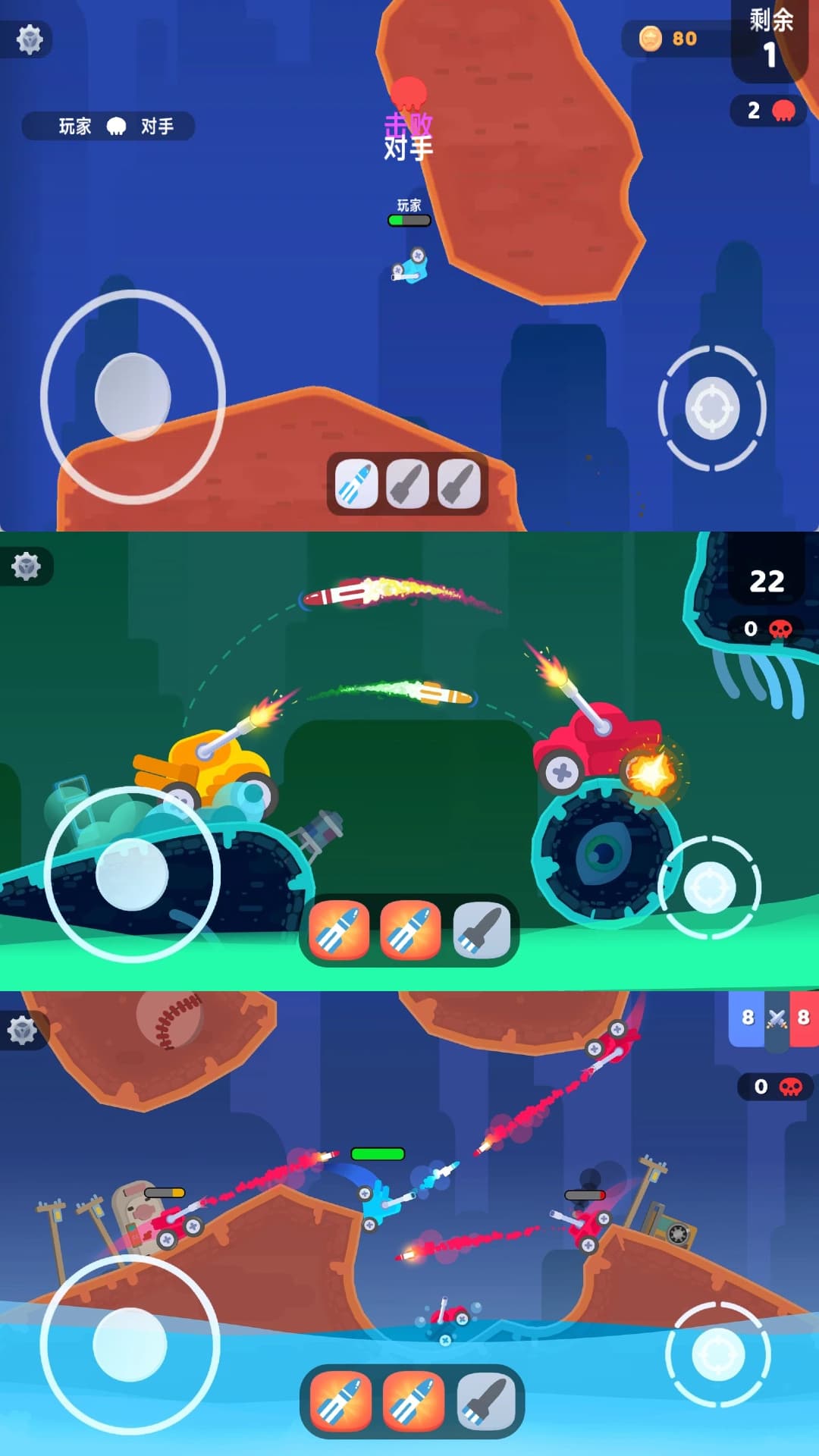Image resolution: width=819 pixels, height=1456 pixels.
Task: Touch the movement joystick in the green scene
Action: point(132,874)
